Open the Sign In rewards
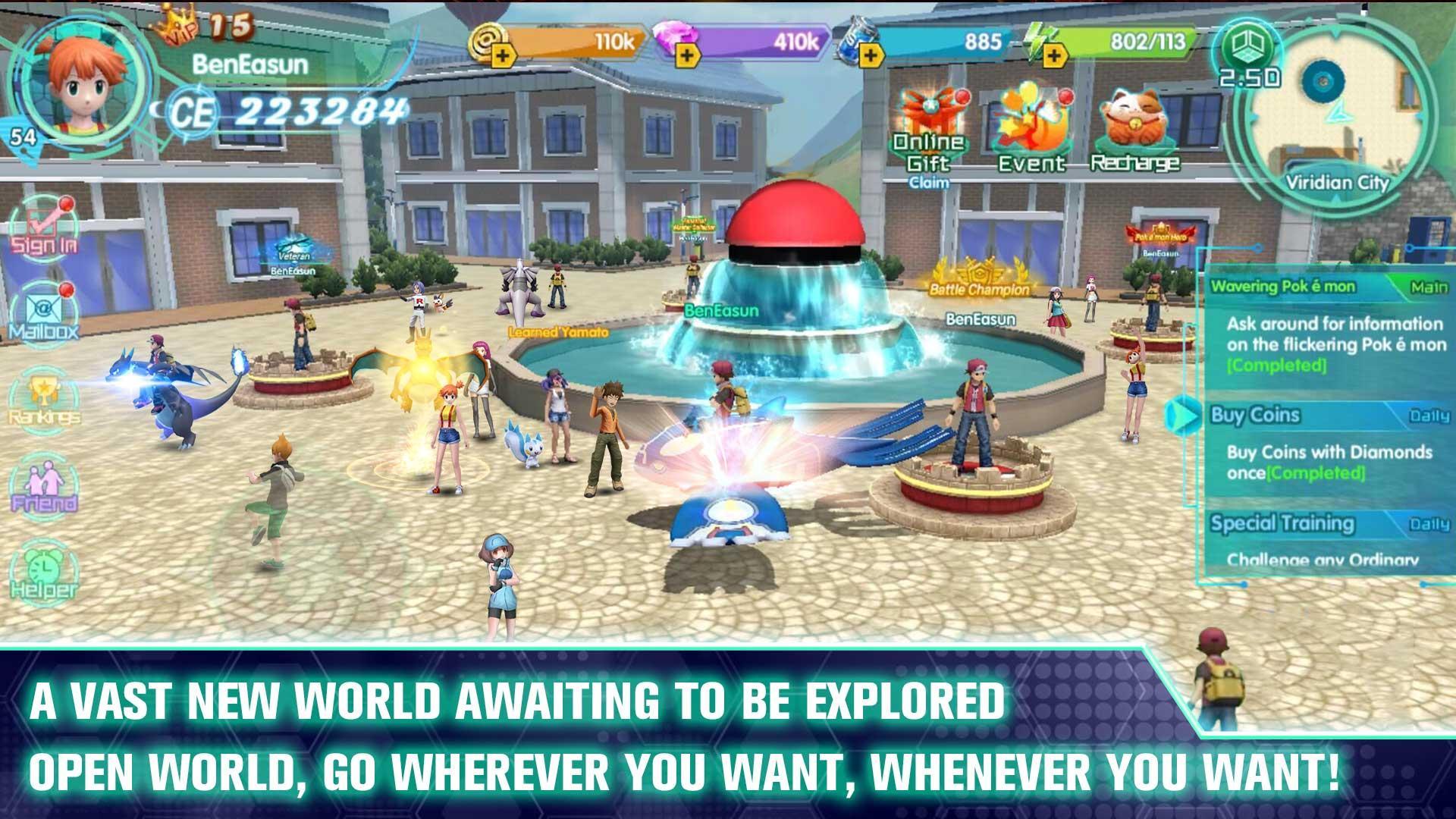This screenshot has height=819, width=1456. [44, 226]
